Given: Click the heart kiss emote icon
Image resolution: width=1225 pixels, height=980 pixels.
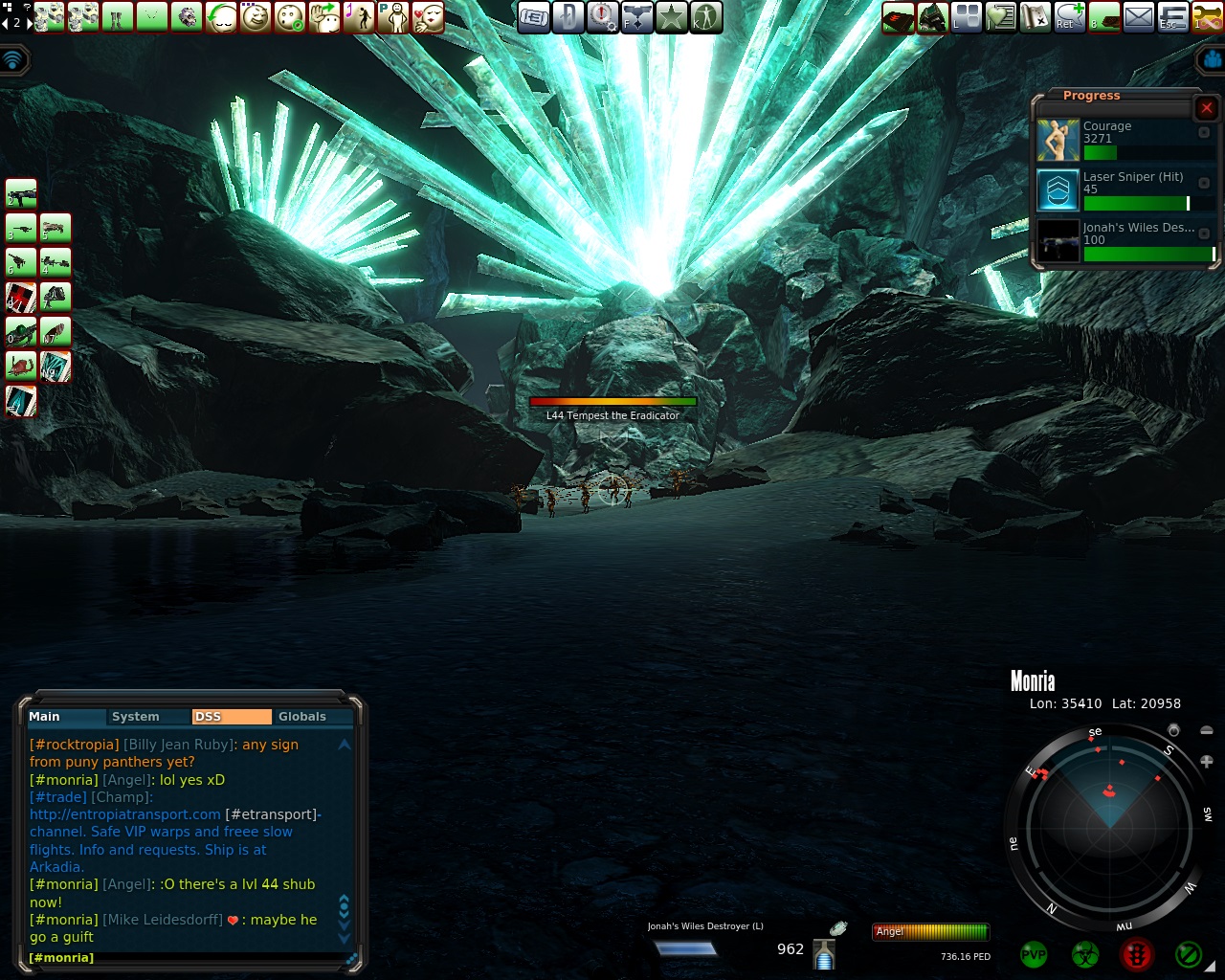Looking at the screenshot, I should coord(428,17).
